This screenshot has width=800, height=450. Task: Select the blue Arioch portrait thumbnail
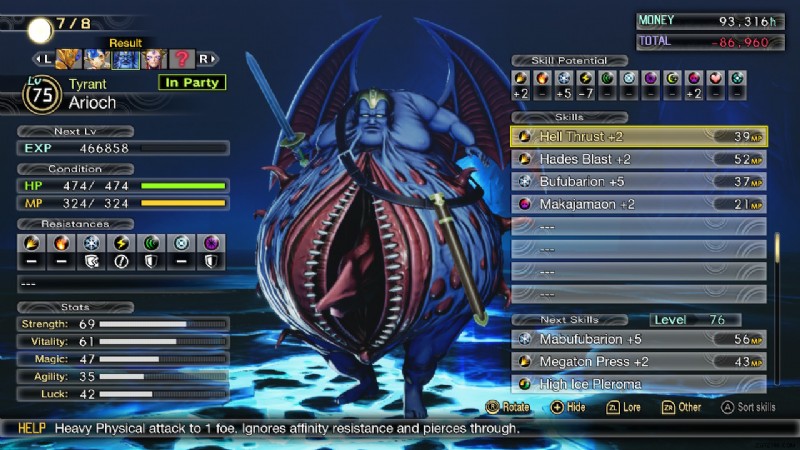pyautogui.click(x=125, y=59)
